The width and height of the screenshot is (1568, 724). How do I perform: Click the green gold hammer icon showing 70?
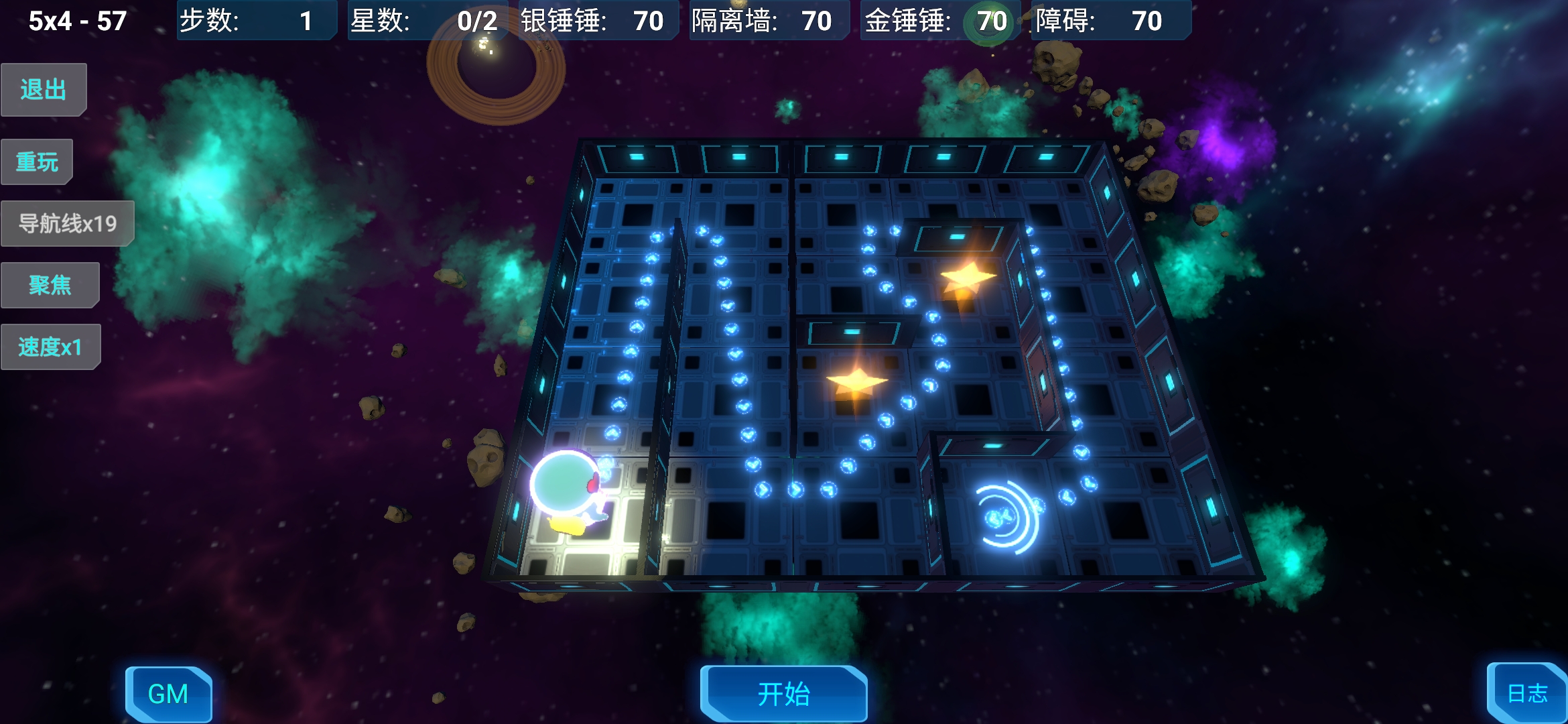[990, 22]
